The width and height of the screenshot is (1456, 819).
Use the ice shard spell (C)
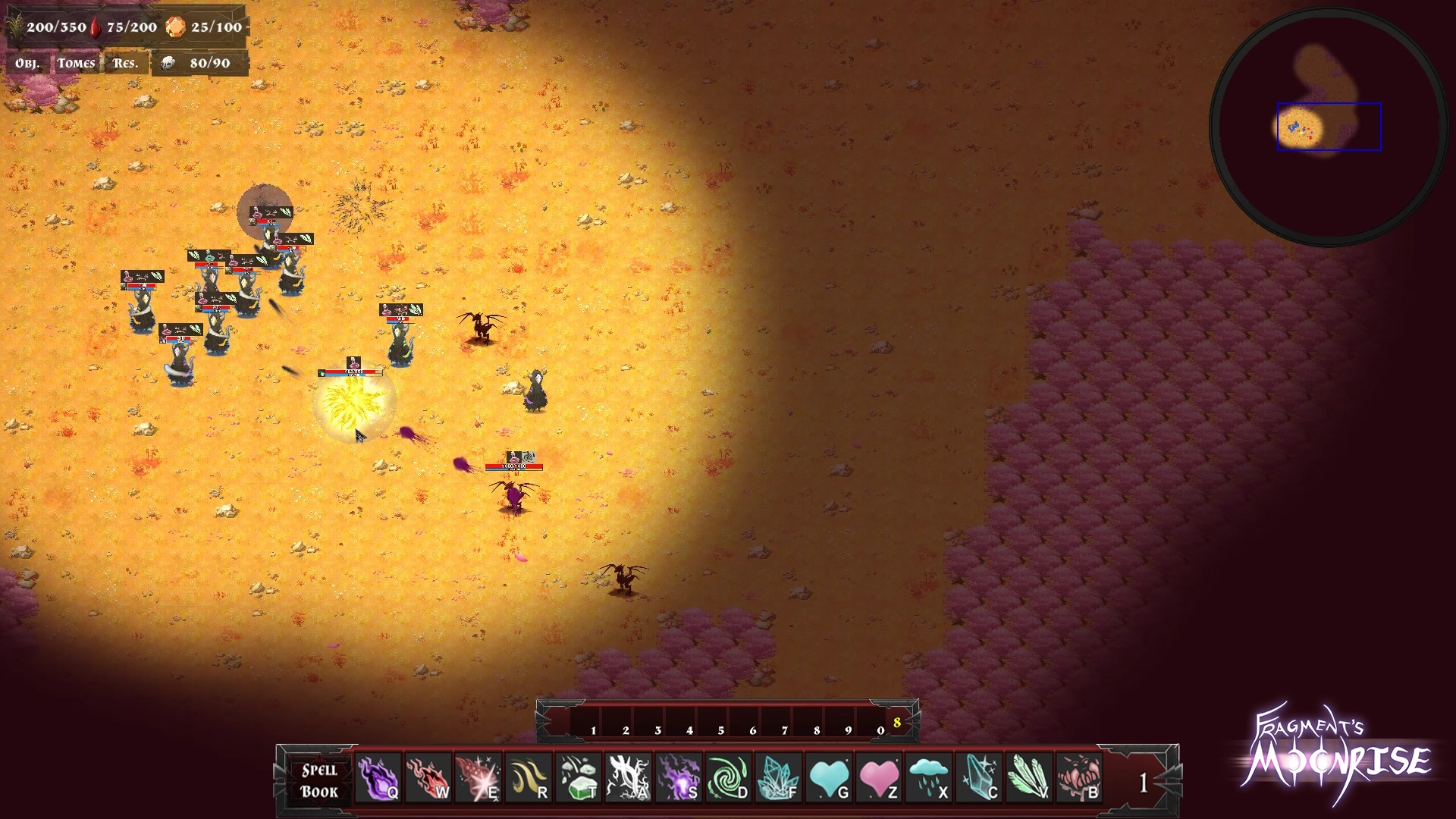pos(978,779)
